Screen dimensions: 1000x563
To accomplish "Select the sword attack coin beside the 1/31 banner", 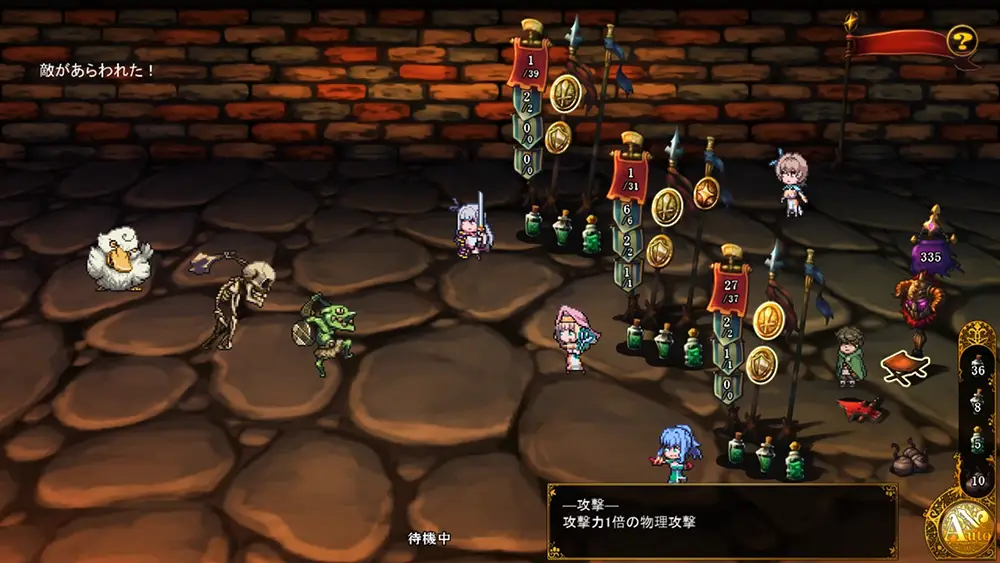I will (666, 206).
